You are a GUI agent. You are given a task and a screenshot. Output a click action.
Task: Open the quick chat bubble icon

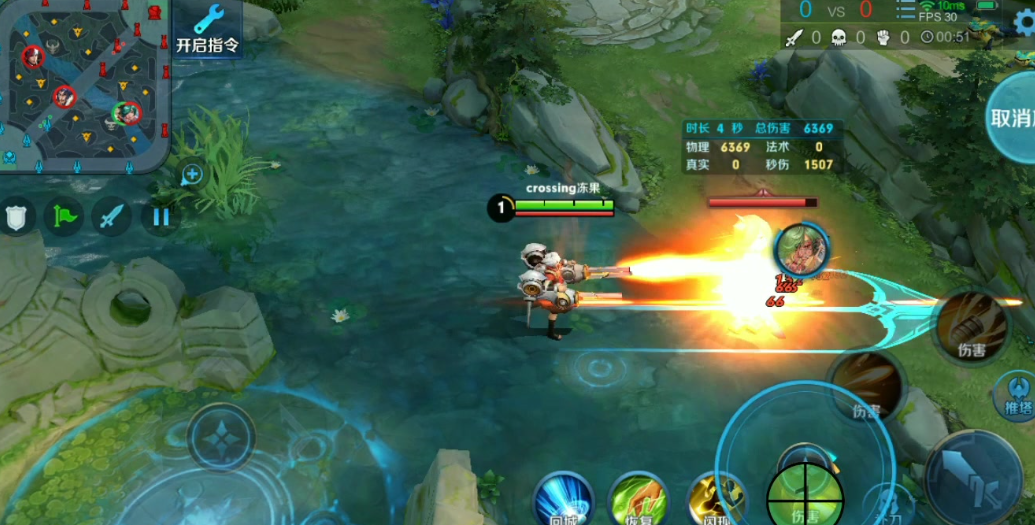coord(192,175)
